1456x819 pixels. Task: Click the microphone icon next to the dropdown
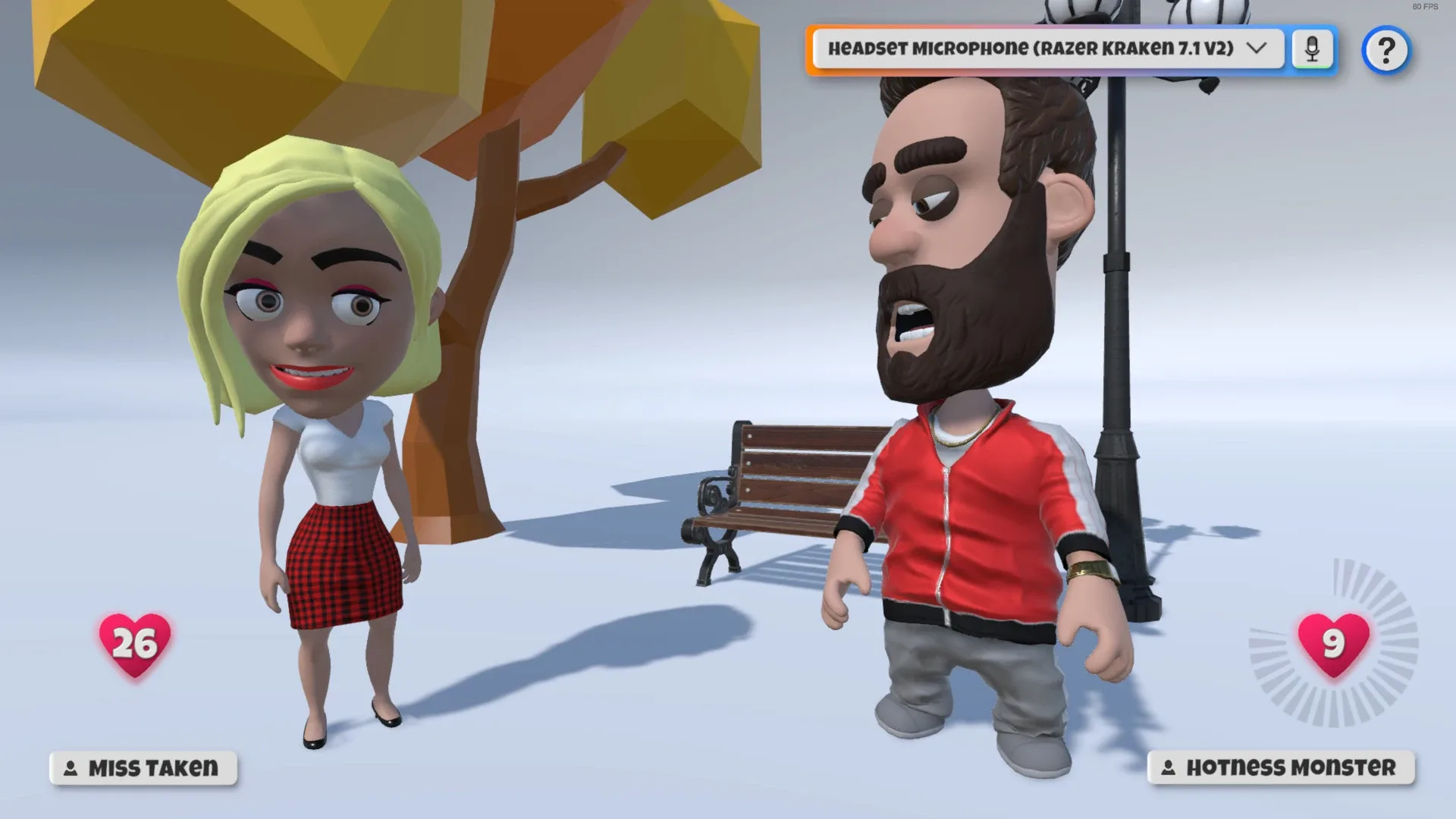pyautogui.click(x=1313, y=47)
